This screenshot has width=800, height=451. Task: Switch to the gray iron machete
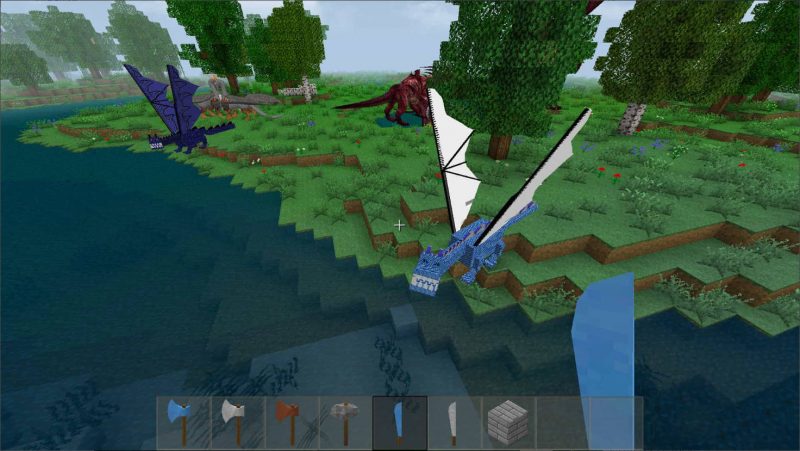point(454,421)
